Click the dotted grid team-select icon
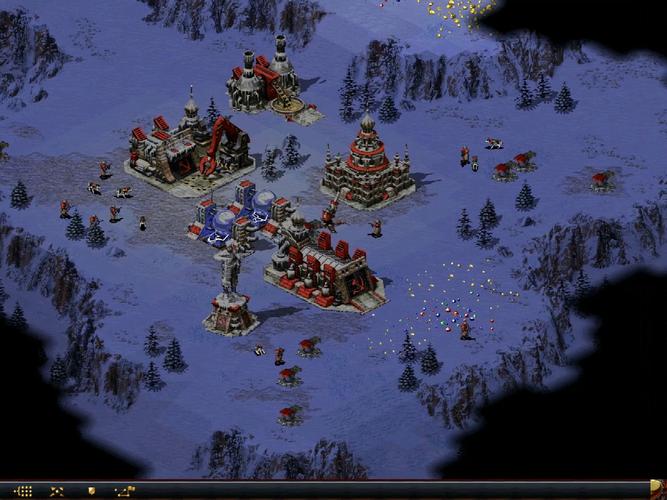This screenshot has height=500, width=667. click(23, 491)
